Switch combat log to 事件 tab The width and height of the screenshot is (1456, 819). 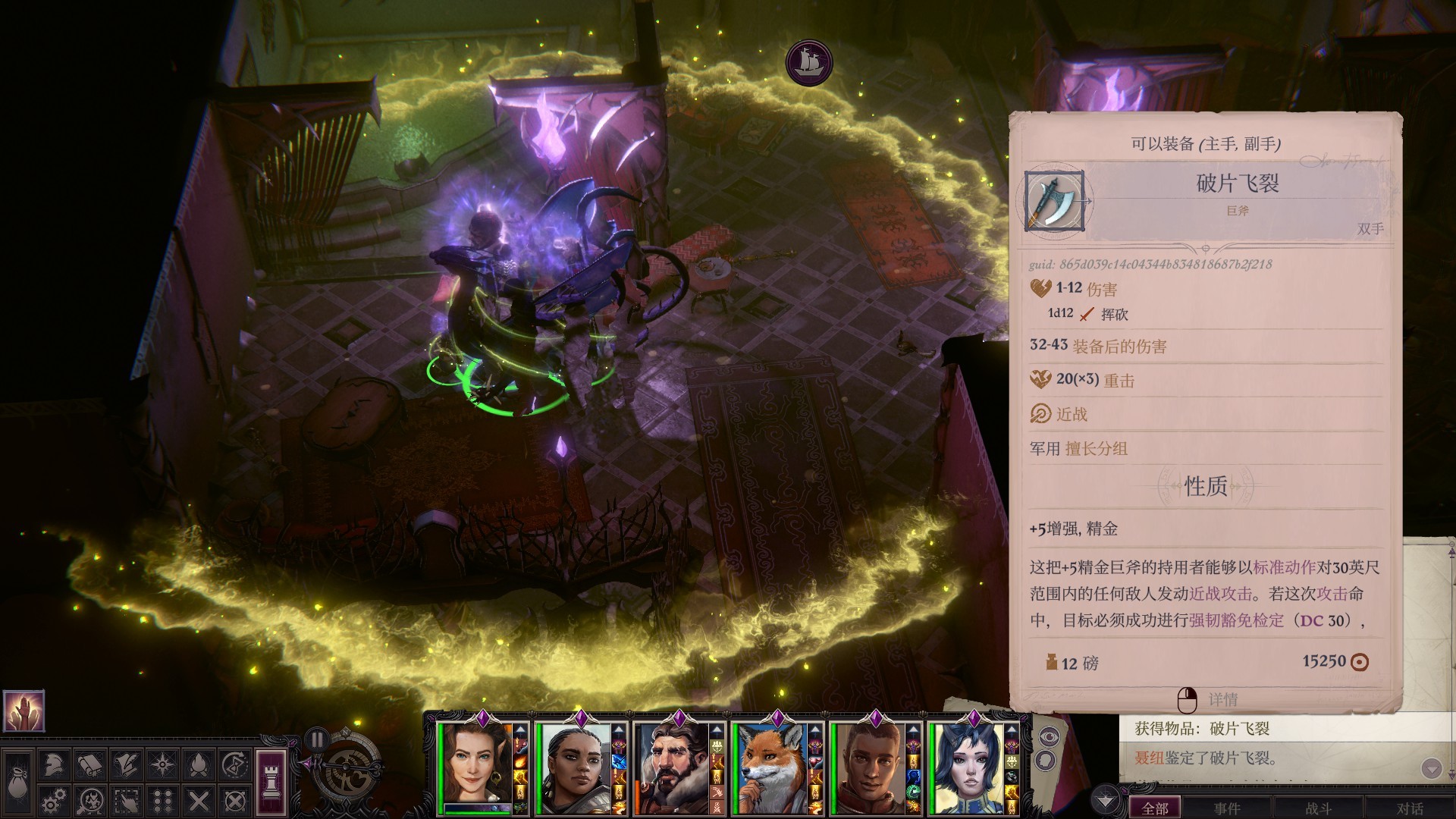pos(1227,808)
